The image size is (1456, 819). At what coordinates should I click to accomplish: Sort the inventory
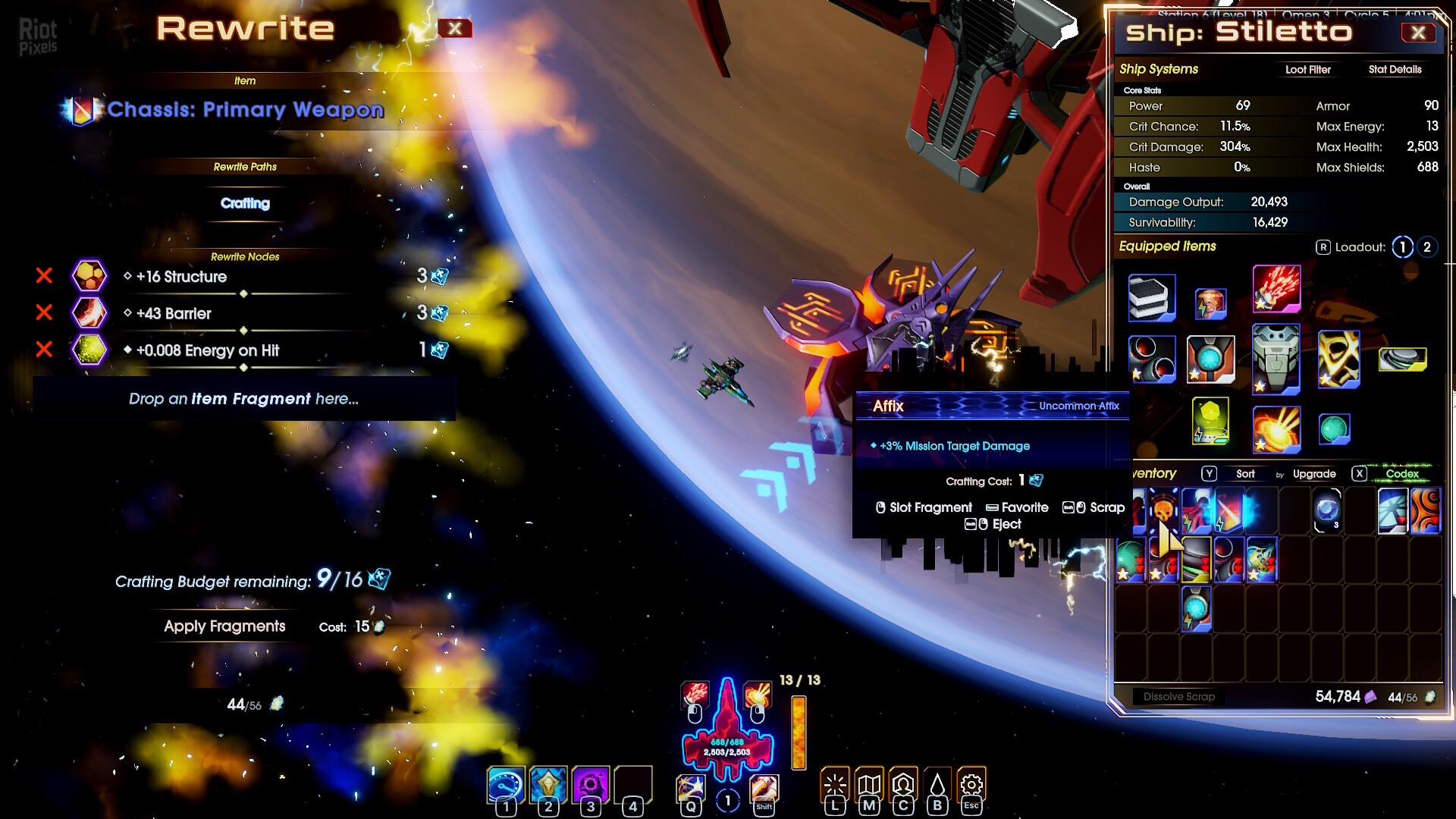click(x=1245, y=474)
